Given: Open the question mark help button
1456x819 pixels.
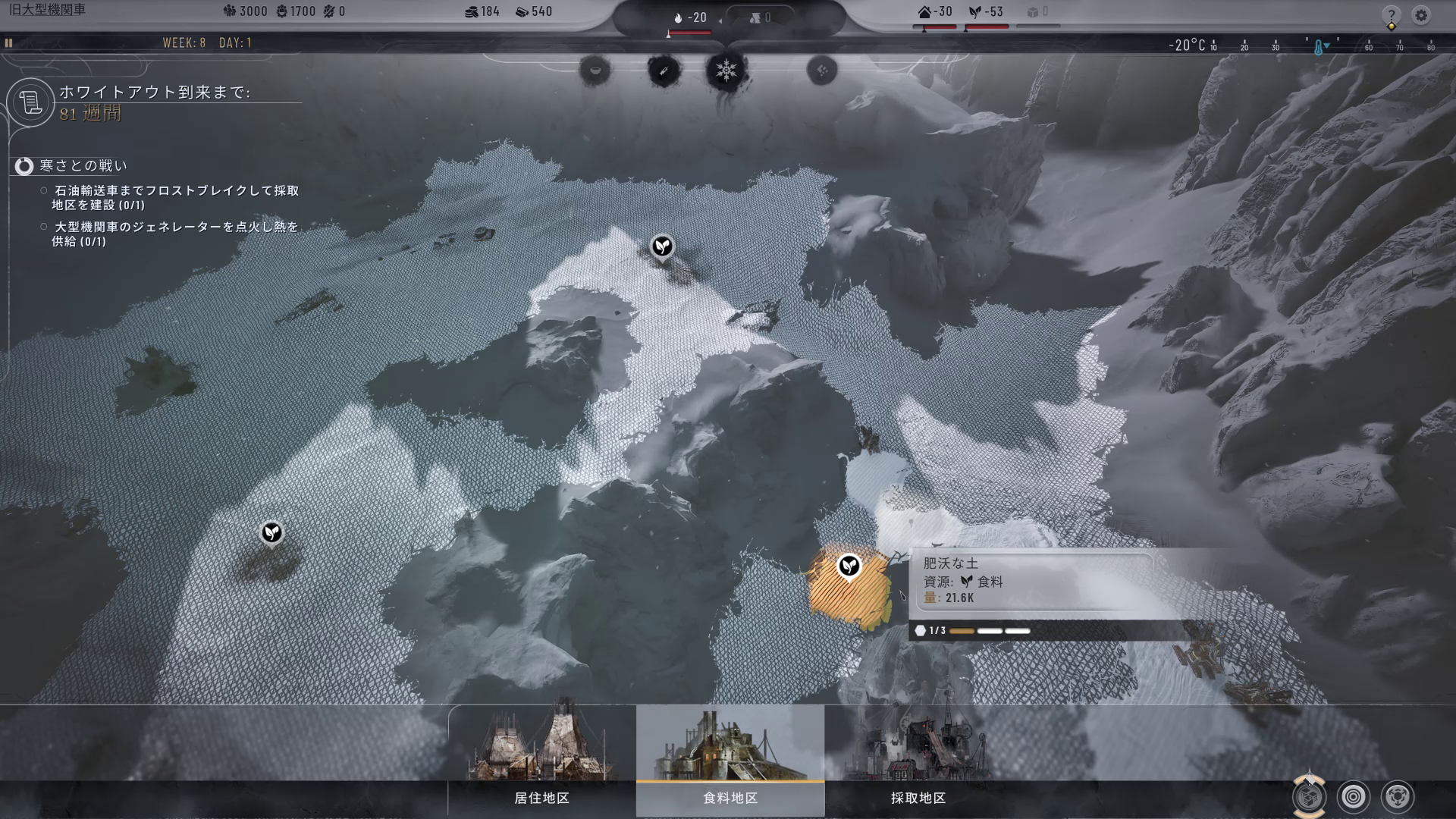Looking at the screenshot, I should coord(1391,15).
